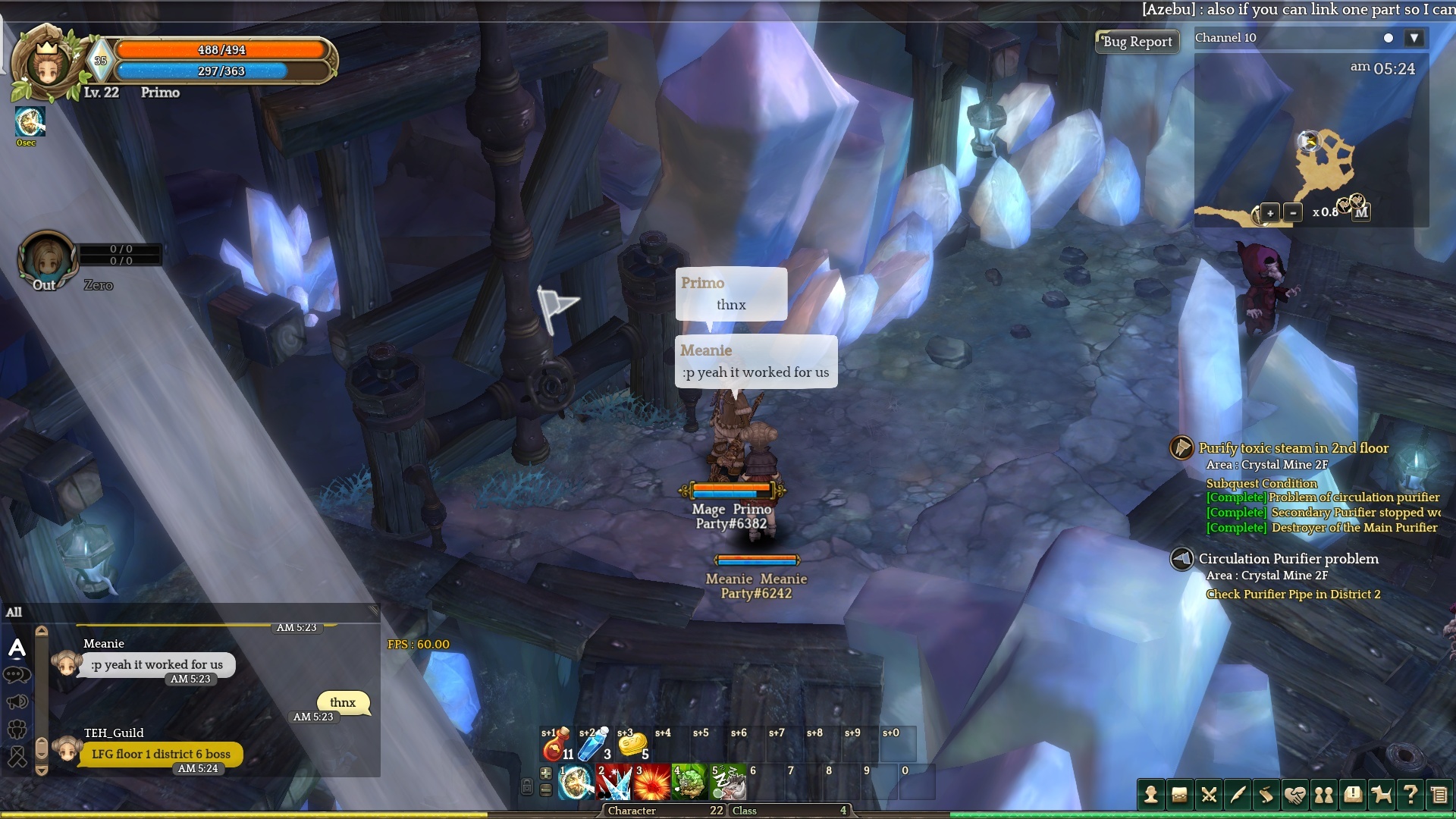Select the Circulation Purifier problem quest
The image size is (1456, 819).
pyautogui.click(x=1288, y=559)
